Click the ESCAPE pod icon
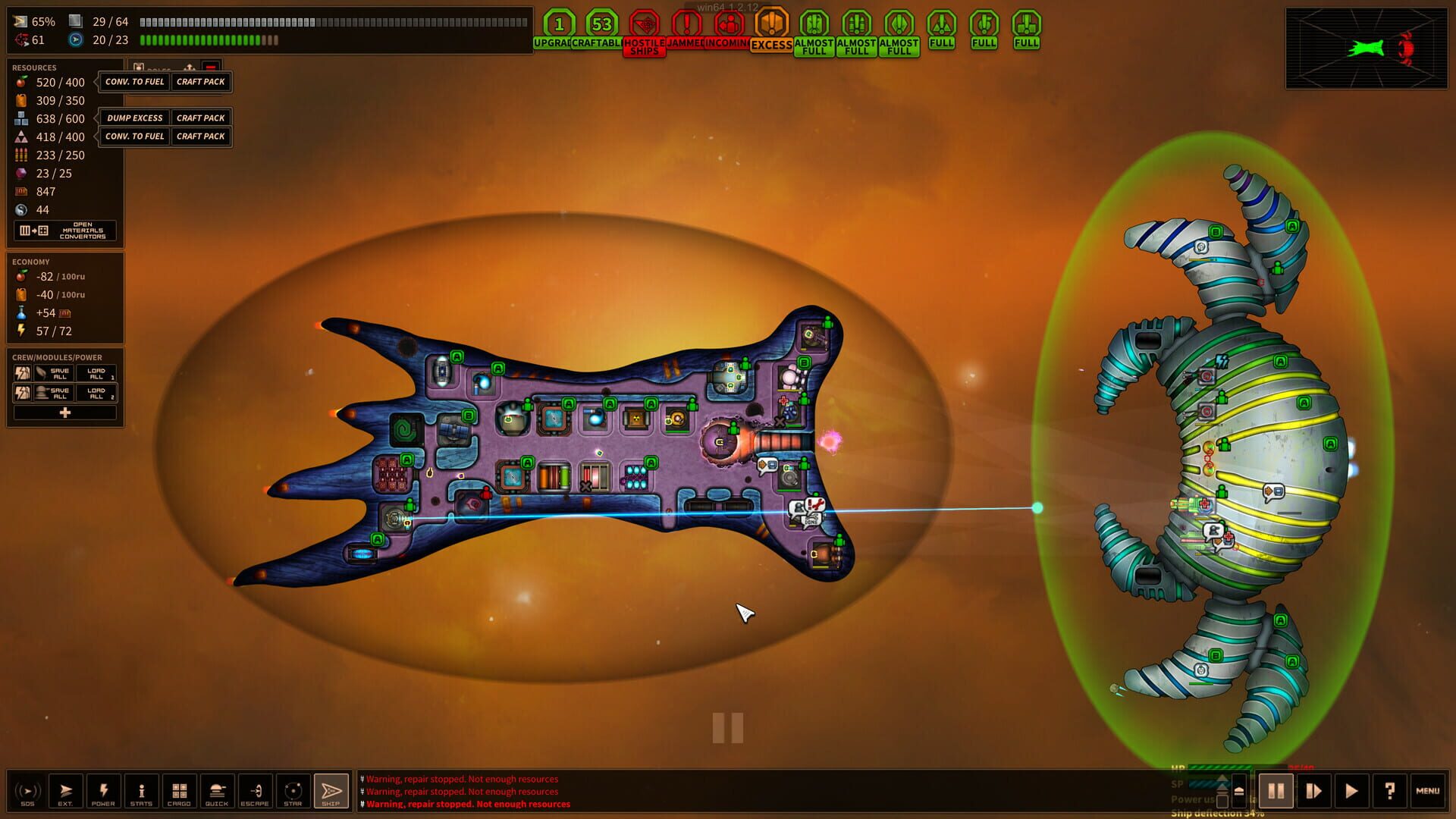This screenshot has width=1456, height=819. point(255,791)
